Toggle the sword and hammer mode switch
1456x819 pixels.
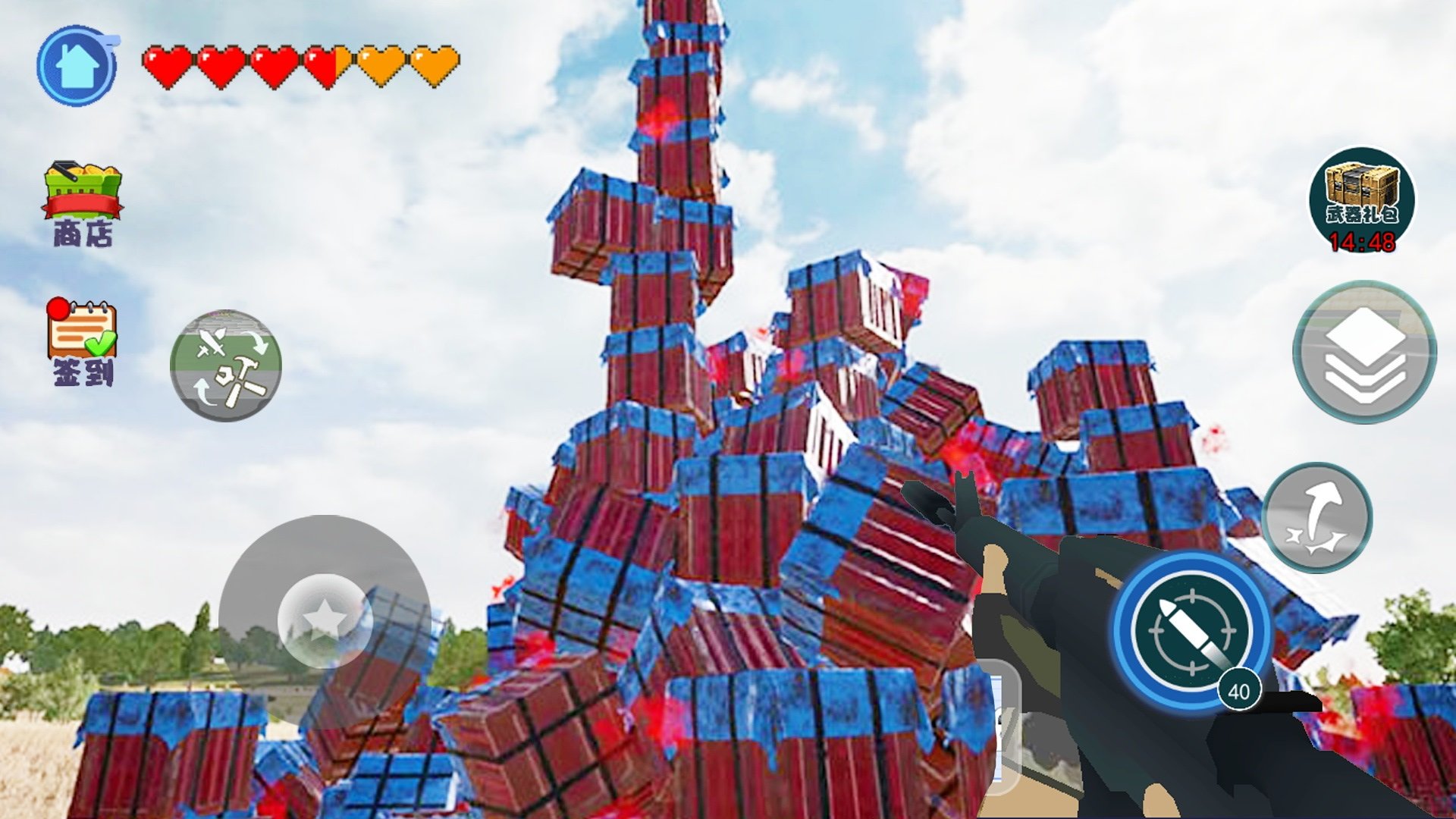pos(226,366)
